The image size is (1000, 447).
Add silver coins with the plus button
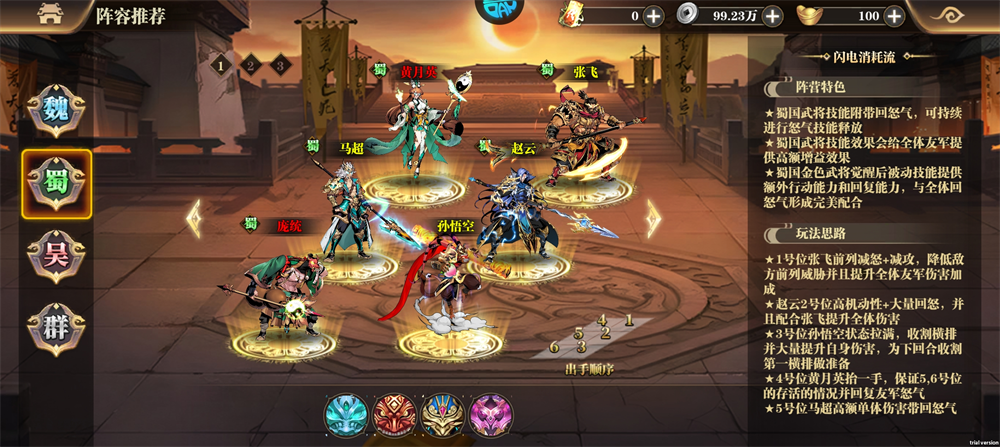[x=772, y=16]
